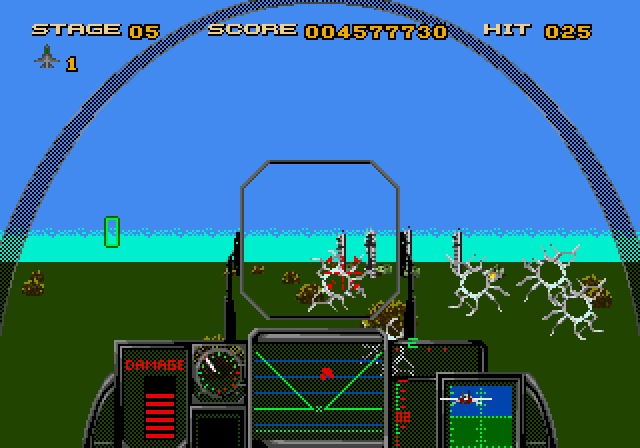Click the central green radar screen

[x=318, y=376]
